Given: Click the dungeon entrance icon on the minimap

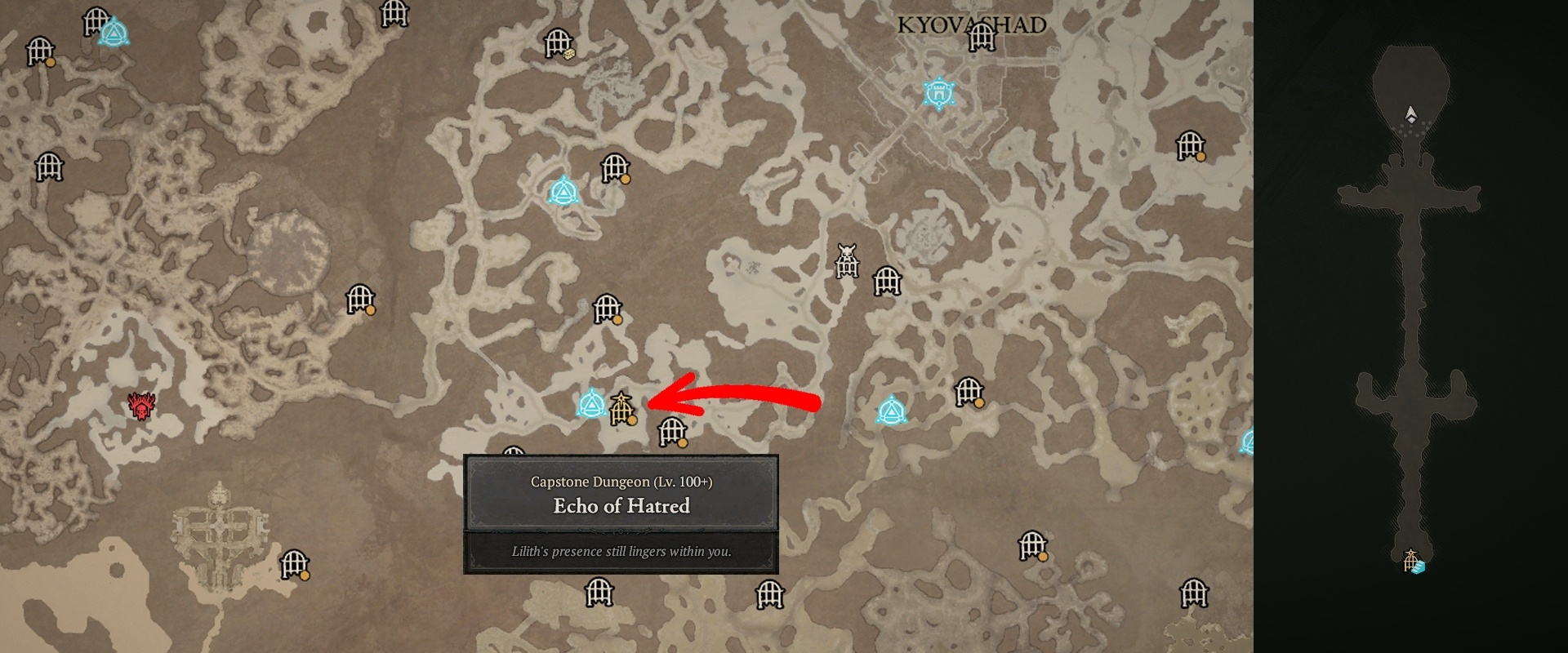Looking at the screenshot, I should 1410,560.
